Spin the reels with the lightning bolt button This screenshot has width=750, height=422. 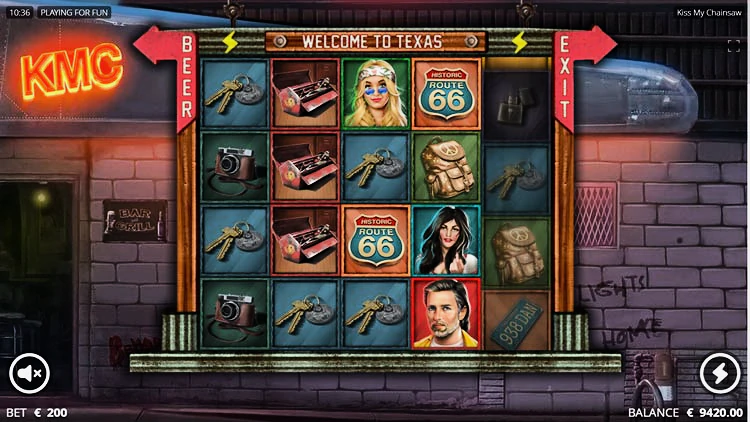tap(720, 374)
